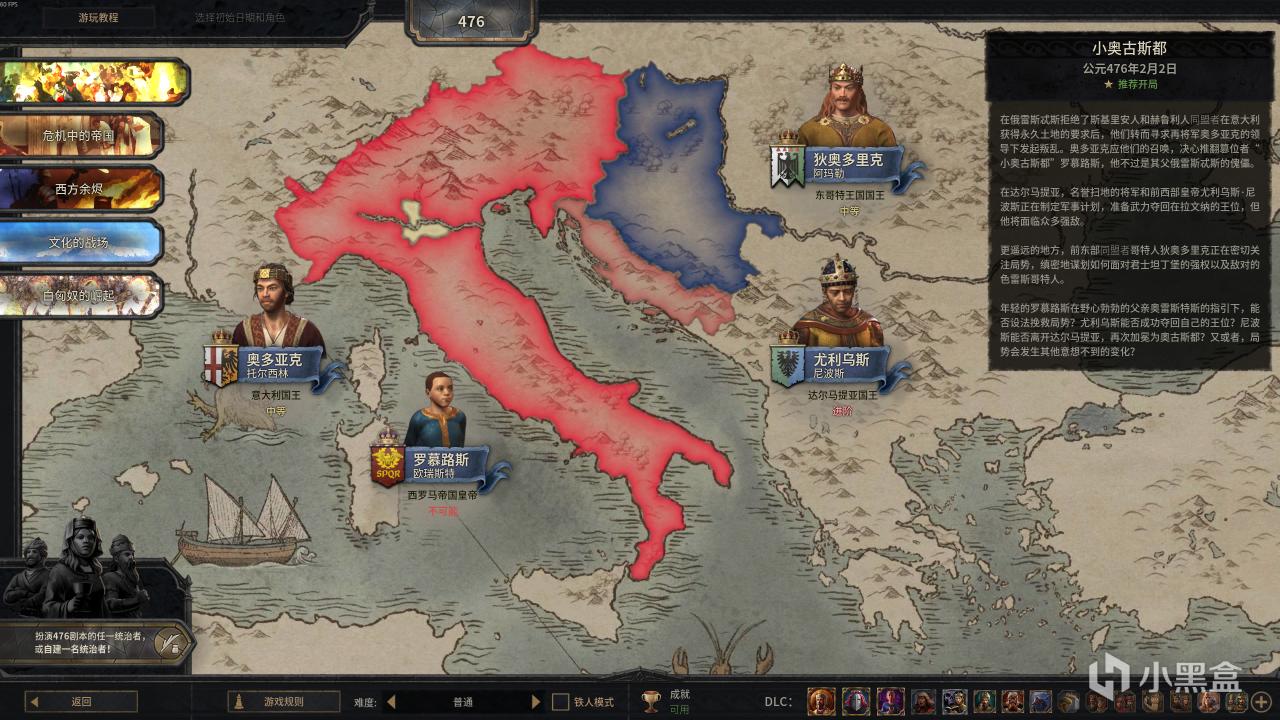Raise difficulty with the right arrow

[x=536, y=701]
